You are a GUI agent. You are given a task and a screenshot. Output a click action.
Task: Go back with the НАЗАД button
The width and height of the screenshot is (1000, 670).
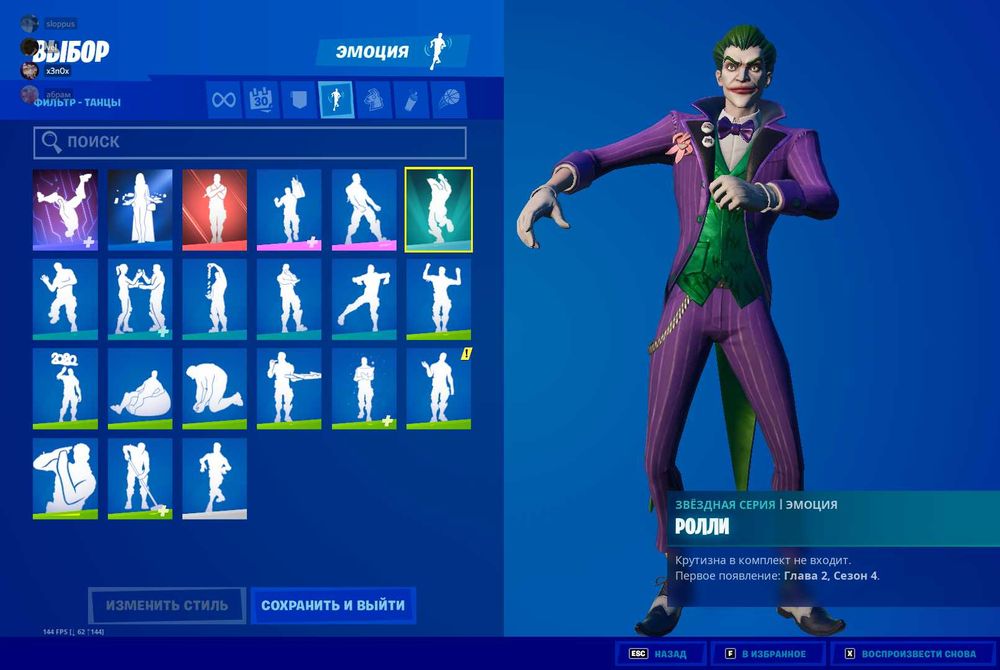(660, 654)
